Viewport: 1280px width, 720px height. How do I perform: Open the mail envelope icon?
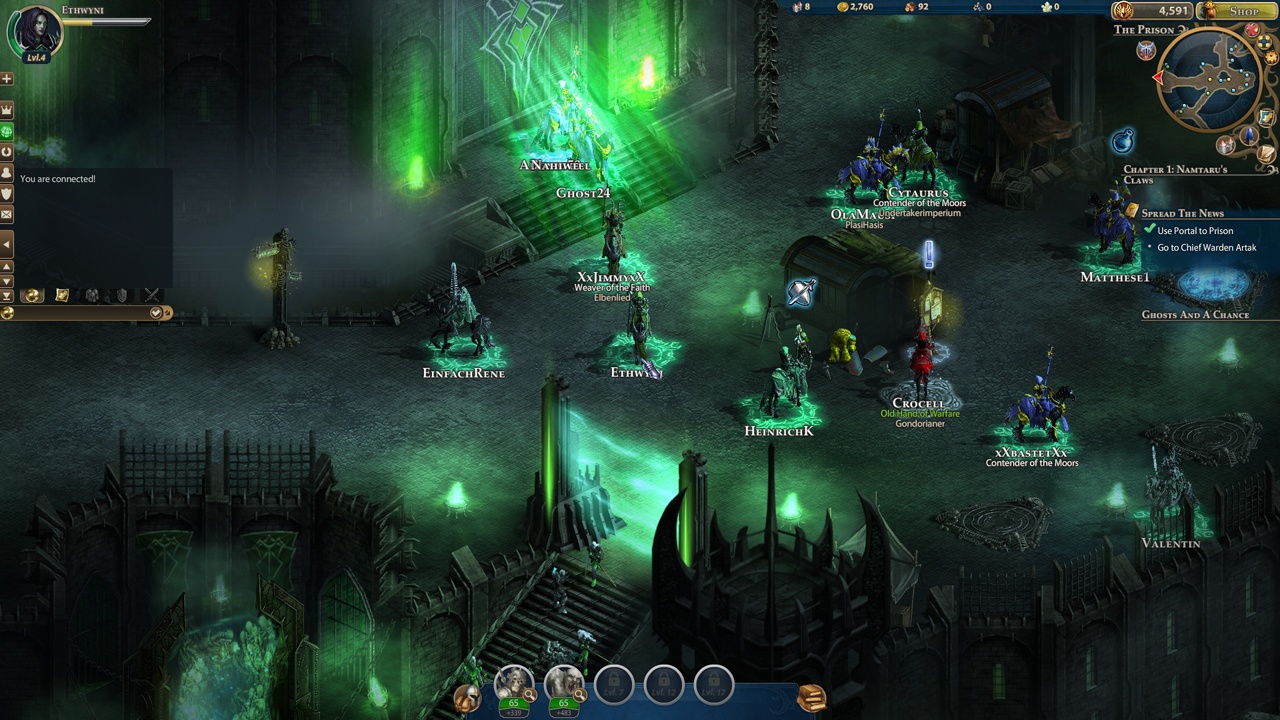coord(7,214)
